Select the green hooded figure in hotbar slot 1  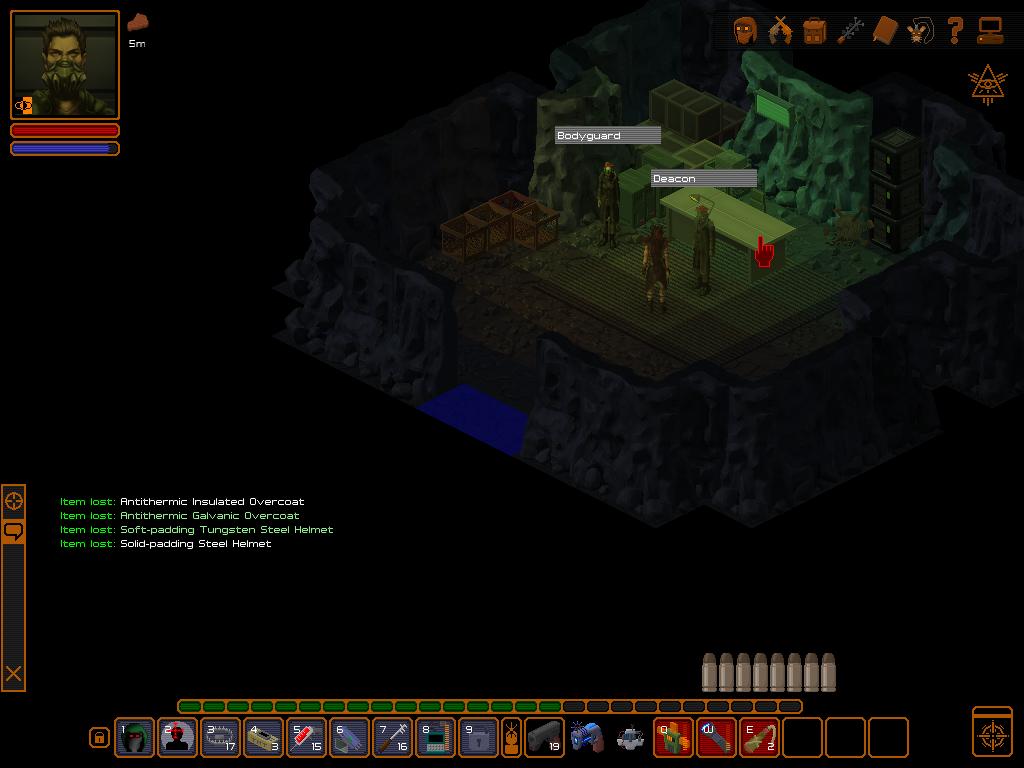pos(135,738)
